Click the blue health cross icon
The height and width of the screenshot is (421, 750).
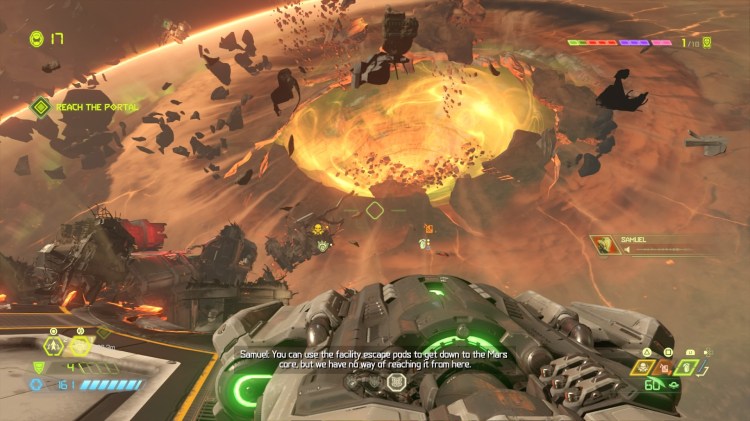(37, 385)
